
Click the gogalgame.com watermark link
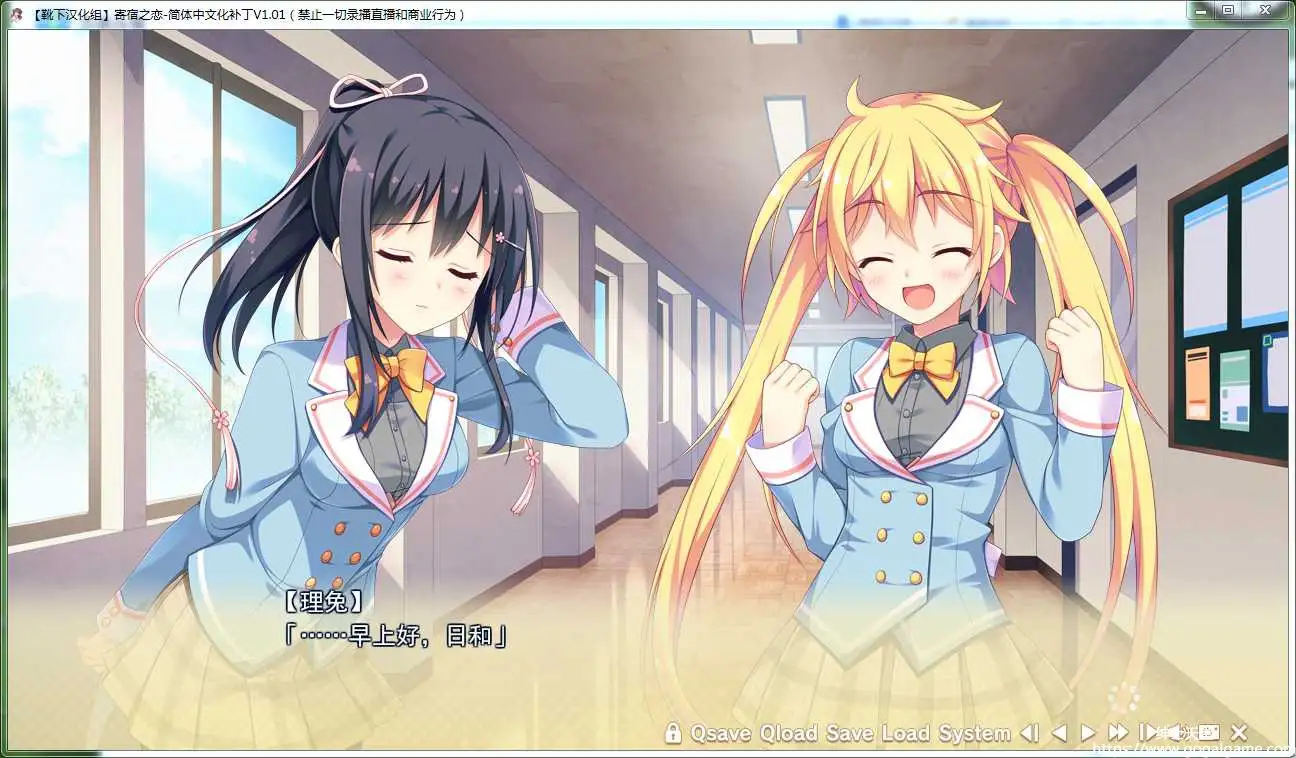(x=1190, y=748)
